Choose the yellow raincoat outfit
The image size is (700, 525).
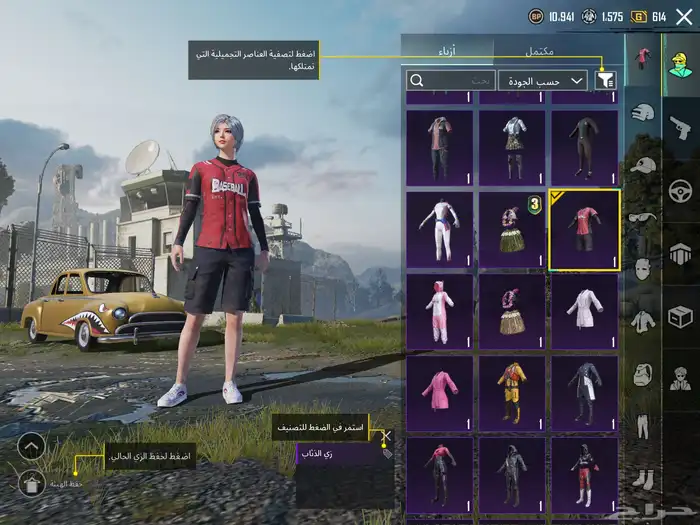pyautogui.click(x=512, y=391)
